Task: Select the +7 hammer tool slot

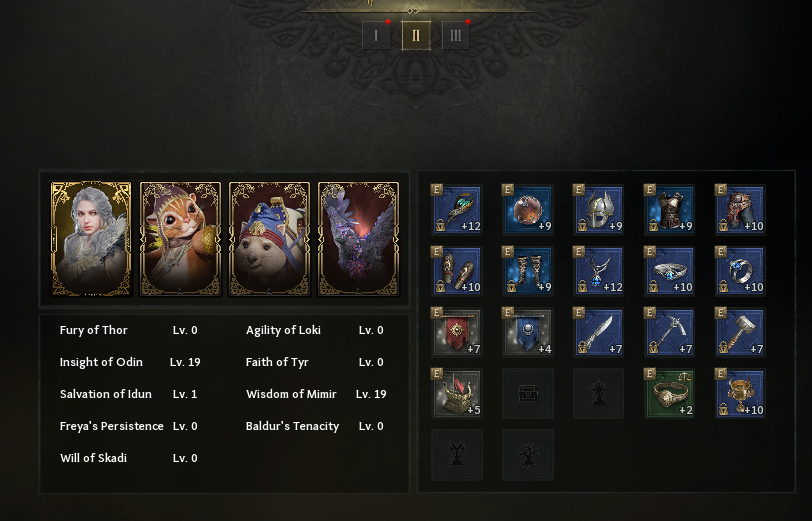Action: coord(741,333)
